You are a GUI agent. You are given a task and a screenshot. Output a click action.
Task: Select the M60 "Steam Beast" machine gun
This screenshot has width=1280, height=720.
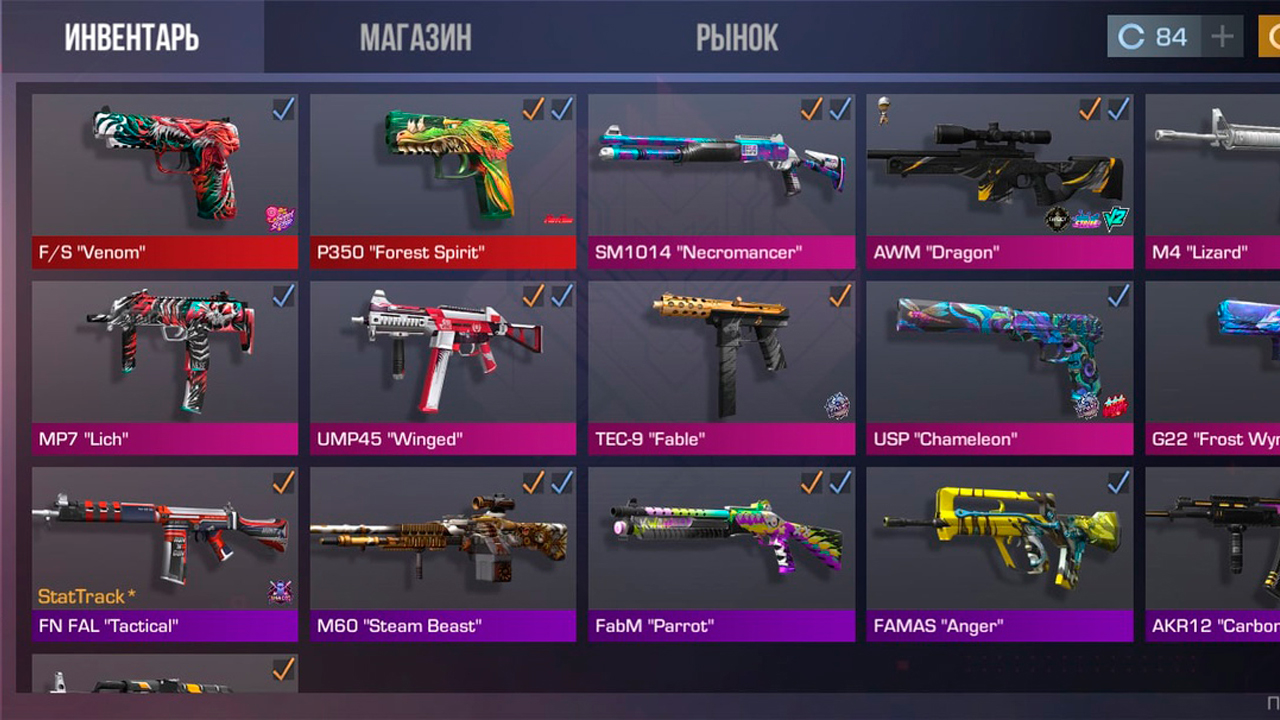click(443, 553)
